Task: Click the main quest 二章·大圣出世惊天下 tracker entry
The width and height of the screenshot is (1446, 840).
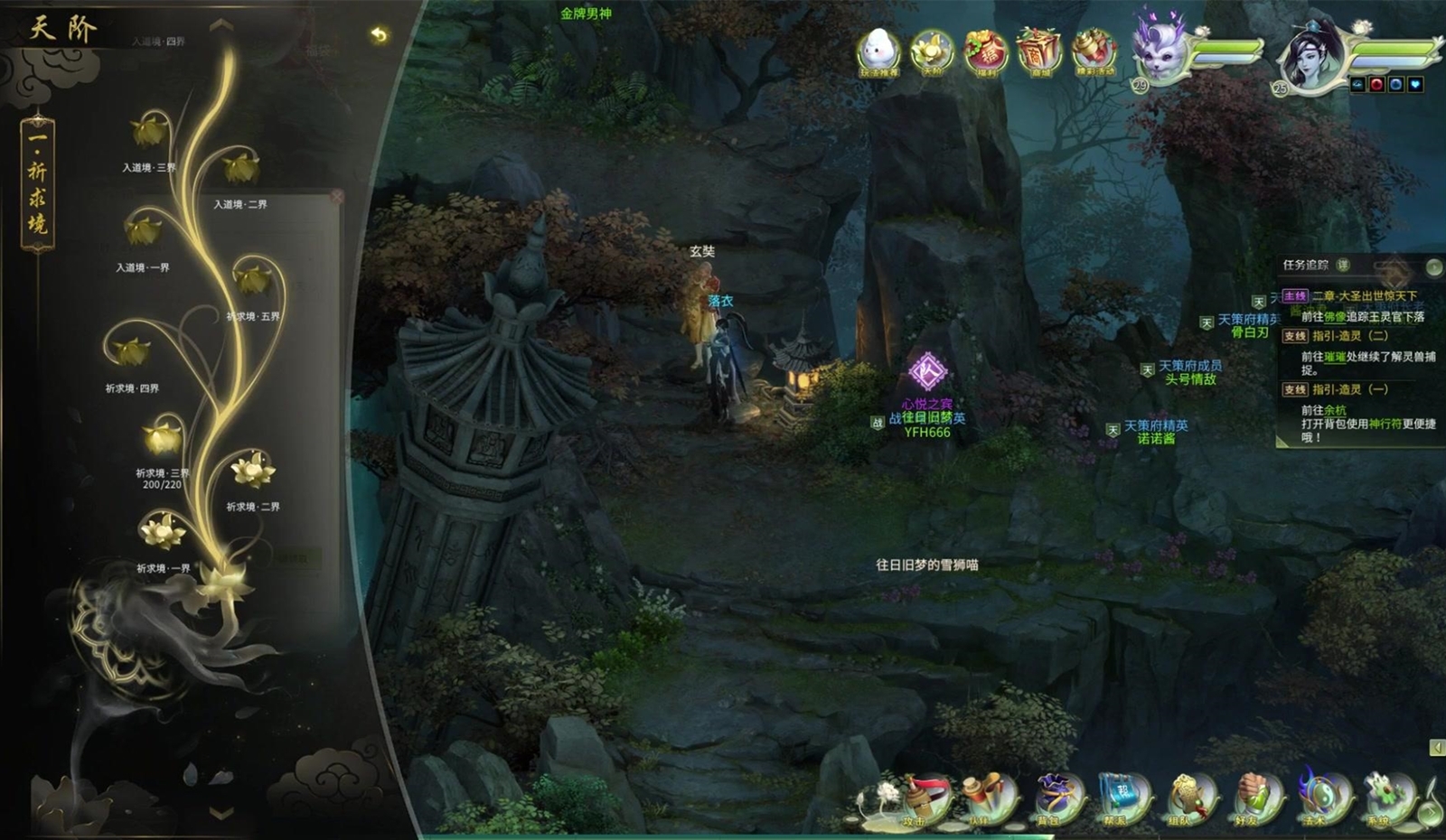Action: tap(1364, 296)
